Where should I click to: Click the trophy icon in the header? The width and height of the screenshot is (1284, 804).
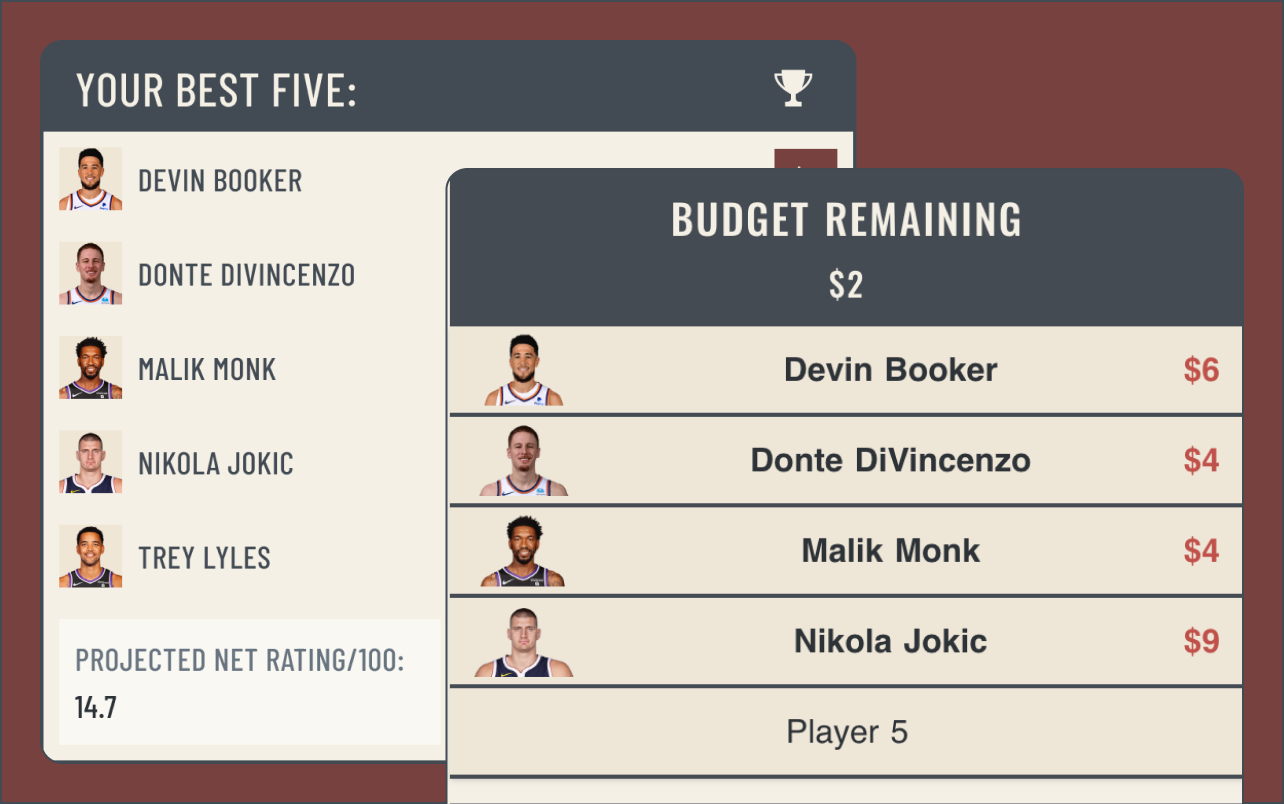click(793, 88)
